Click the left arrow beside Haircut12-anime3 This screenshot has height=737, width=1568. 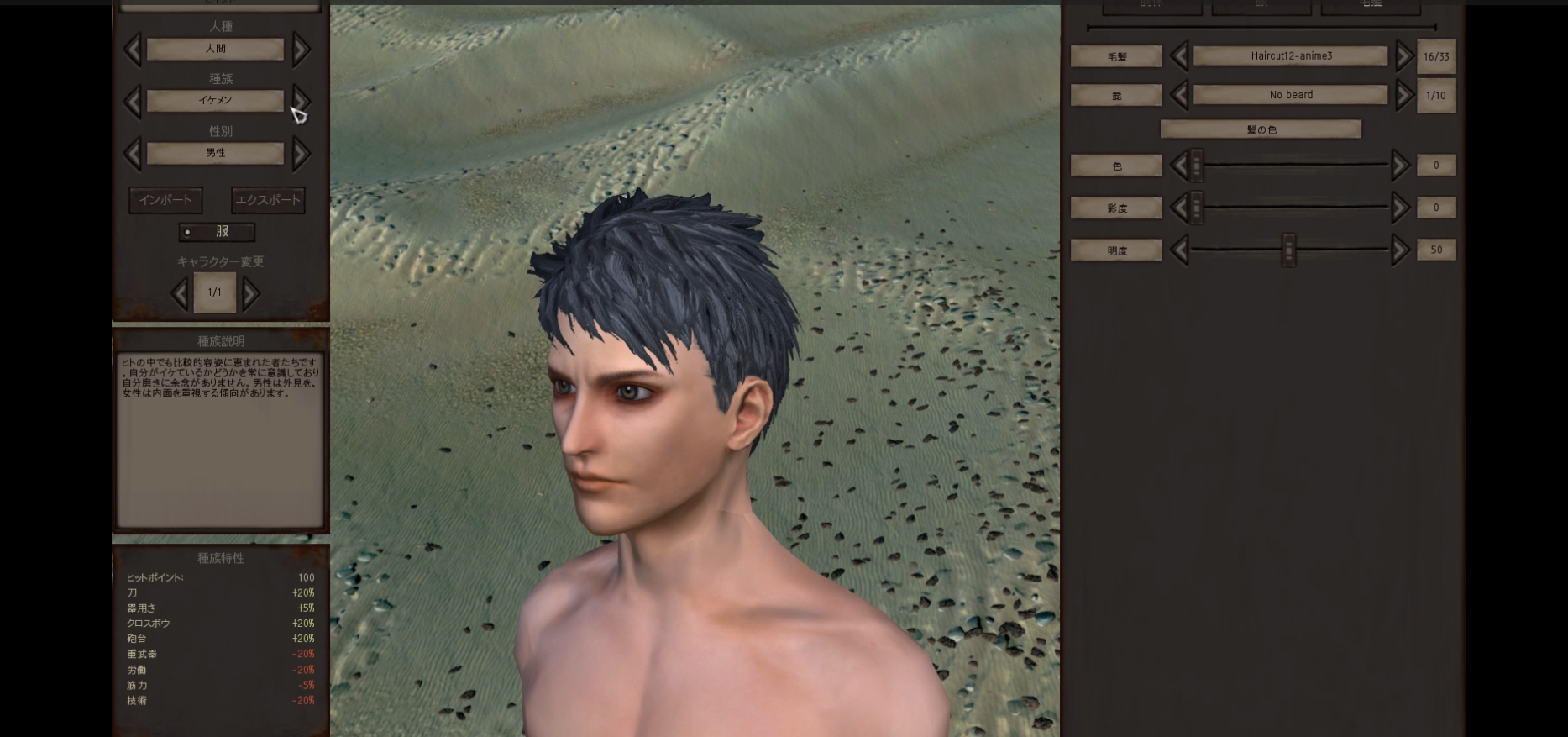click(1179, 55)
